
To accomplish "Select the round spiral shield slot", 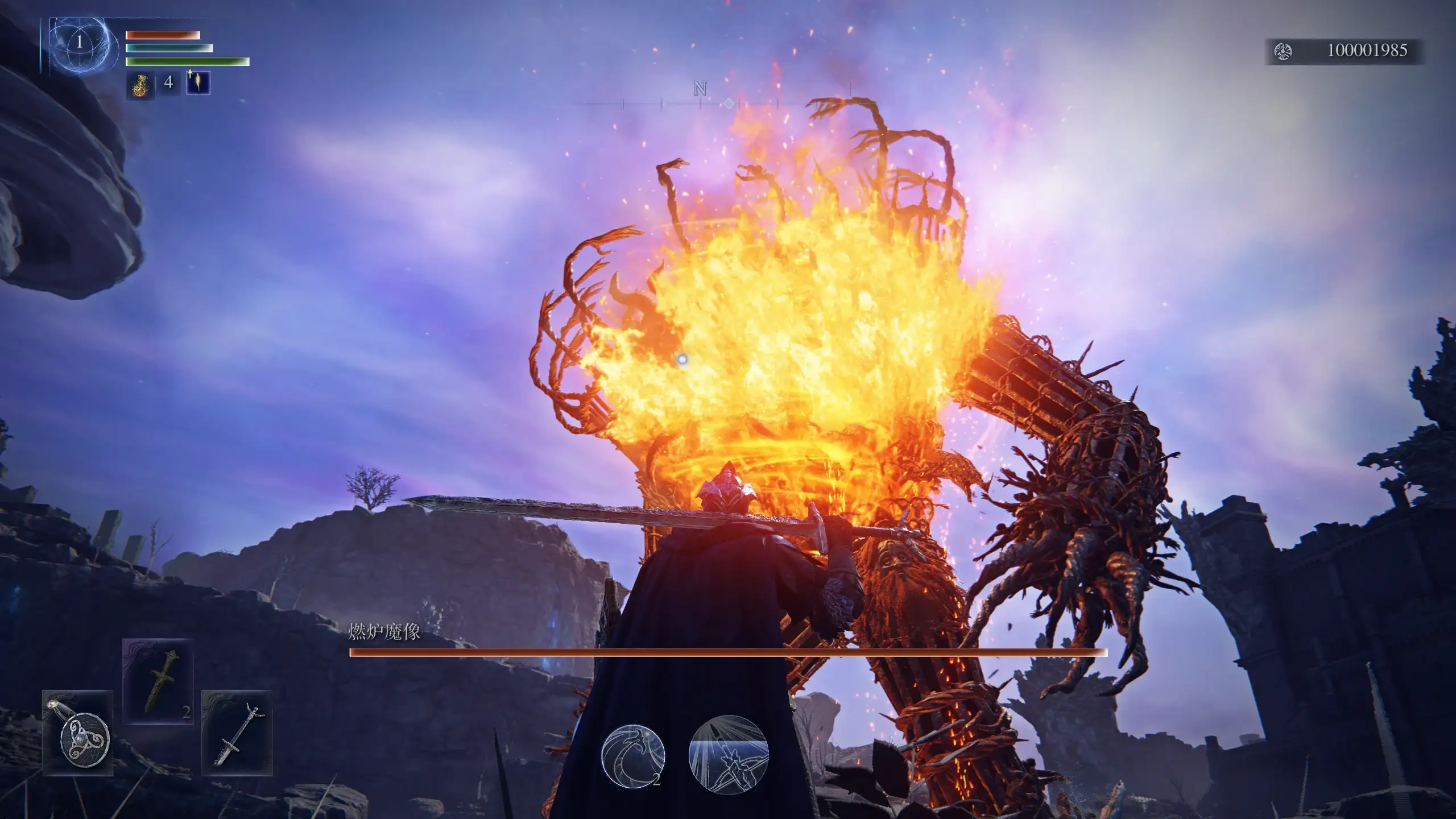I will click(78, 733).
